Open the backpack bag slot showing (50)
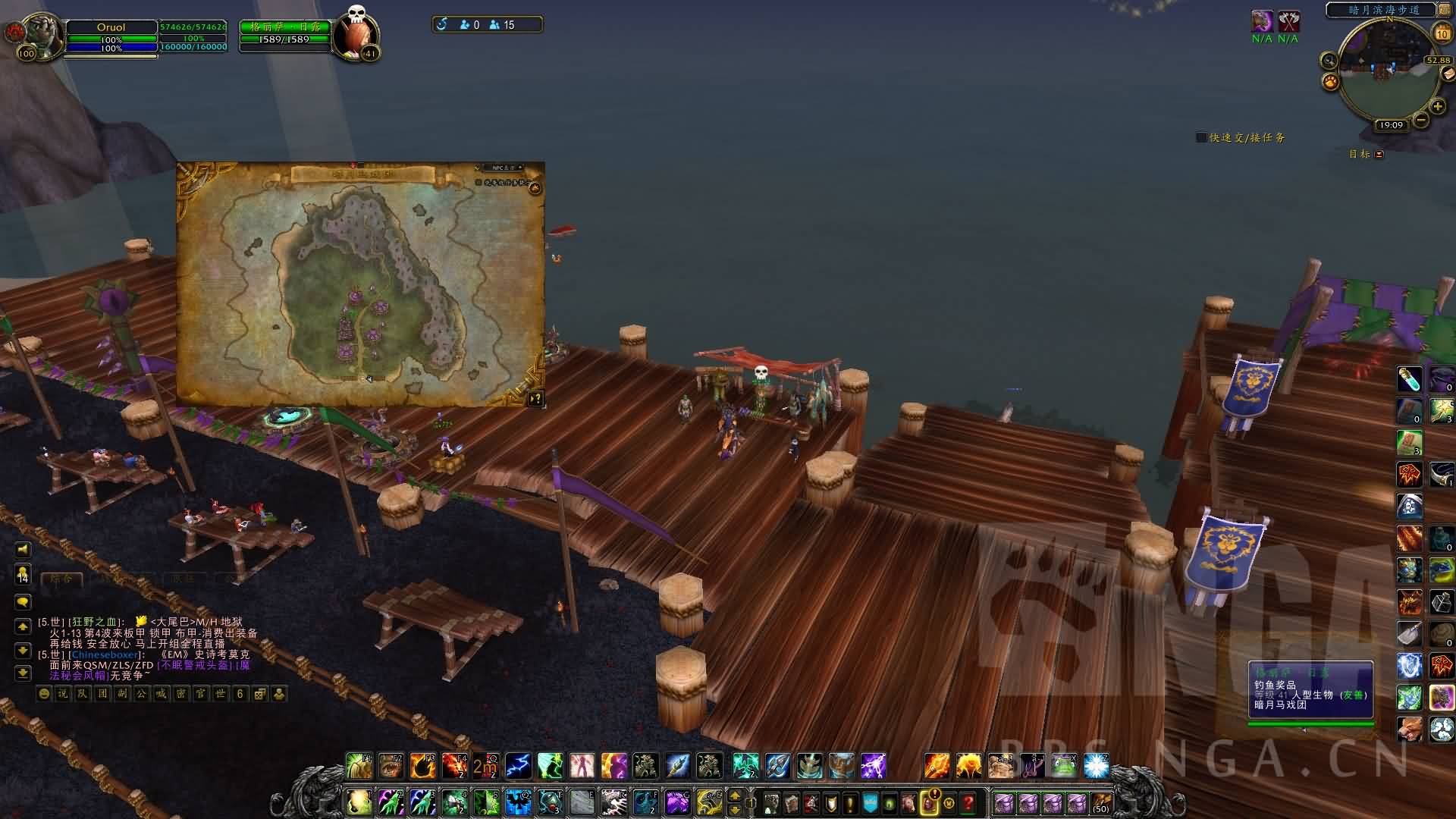Screen dimensions: 1456x819 click(x=1101, y=802)
